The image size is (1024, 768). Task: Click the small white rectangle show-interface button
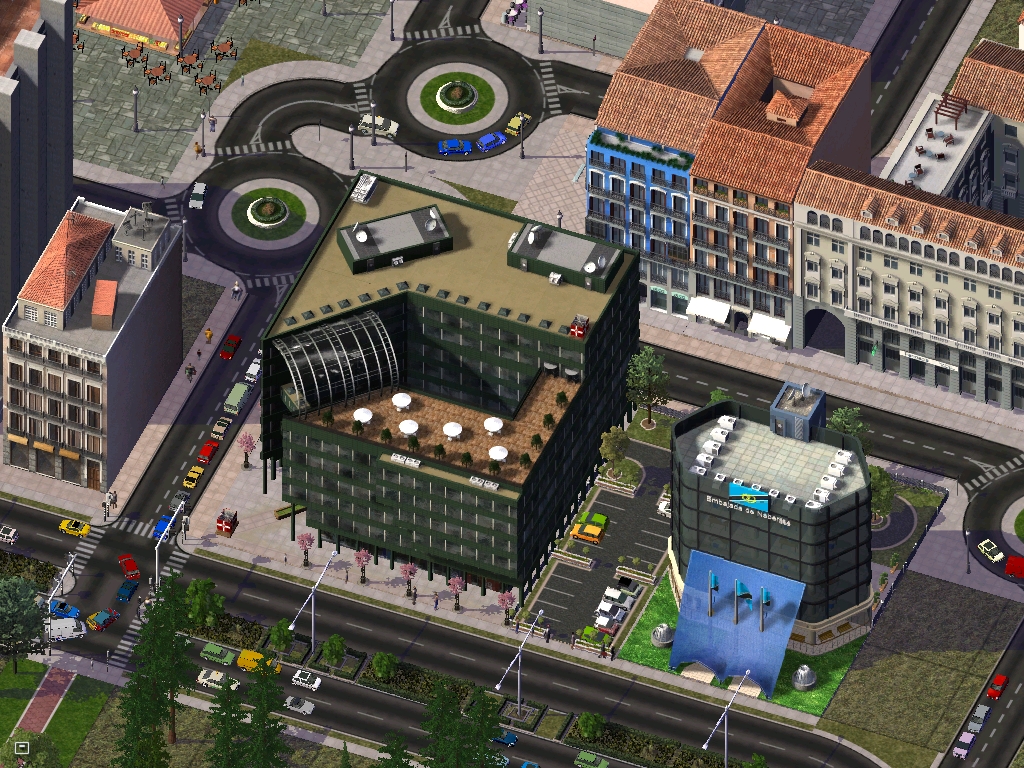coord(22,747)
